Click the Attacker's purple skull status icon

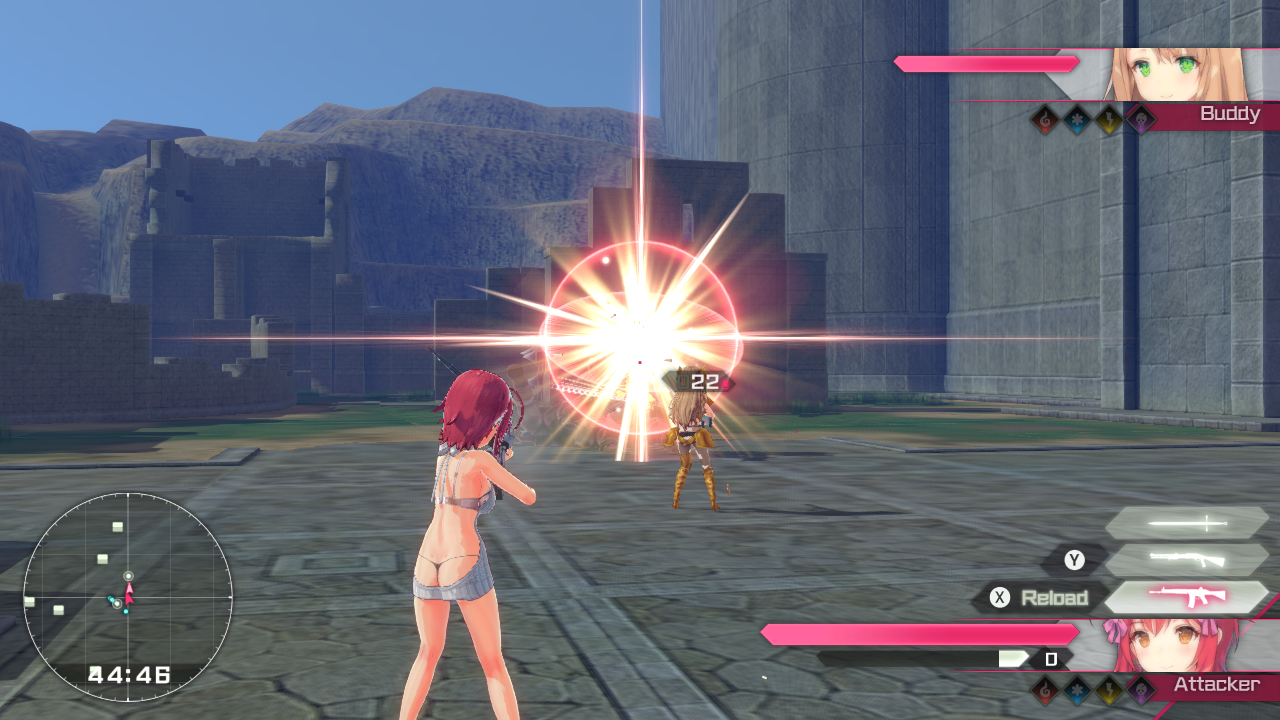pyautogui.click(x=1141, y=689)
